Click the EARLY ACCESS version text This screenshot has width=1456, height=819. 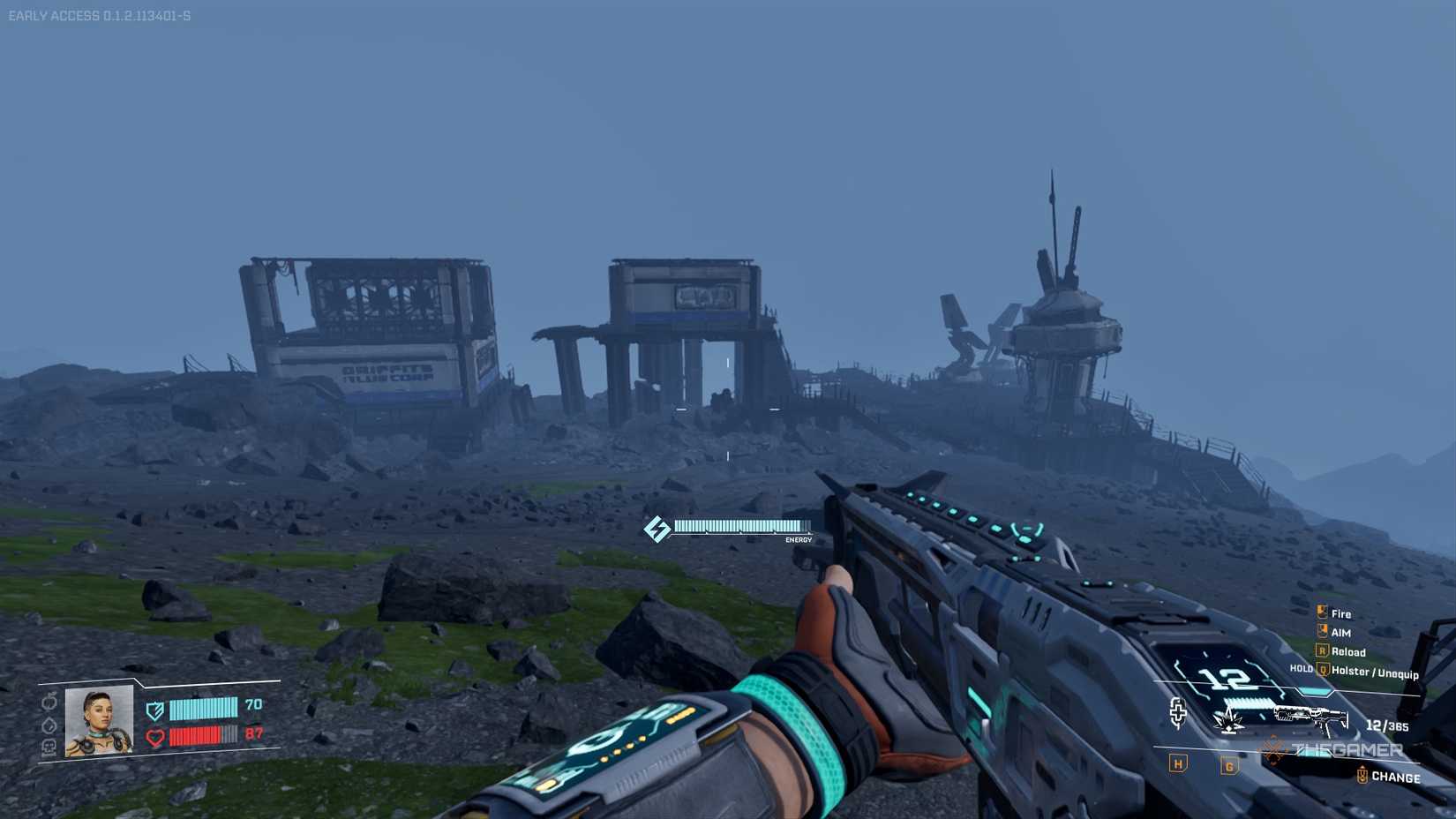coord(100,12)
